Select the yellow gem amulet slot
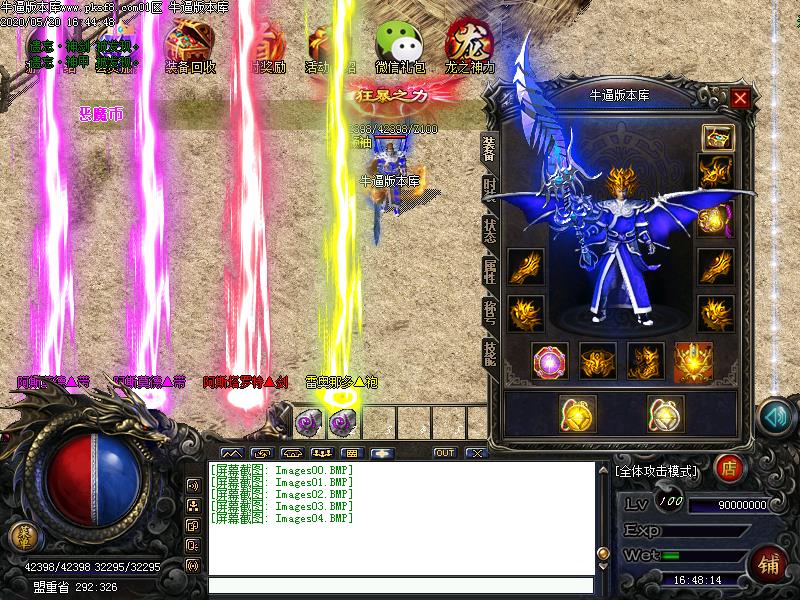Image resolution: width=800 pixels, height=600 pixels. pos(578,412)
